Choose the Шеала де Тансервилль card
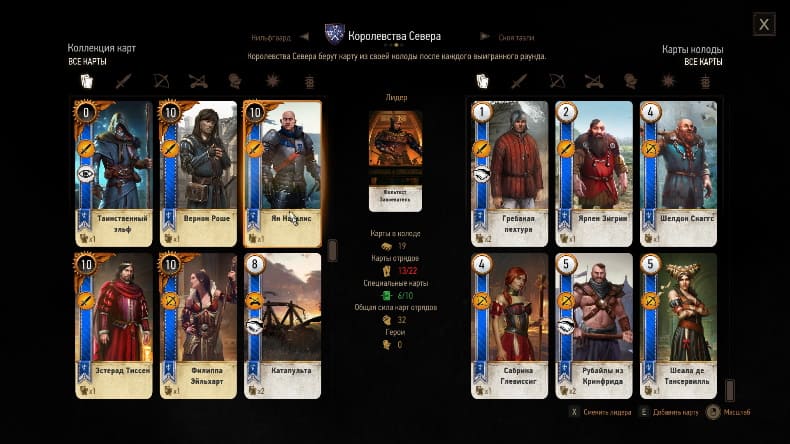The height and width of the screenshot is (444, 790). click(679, 324)
